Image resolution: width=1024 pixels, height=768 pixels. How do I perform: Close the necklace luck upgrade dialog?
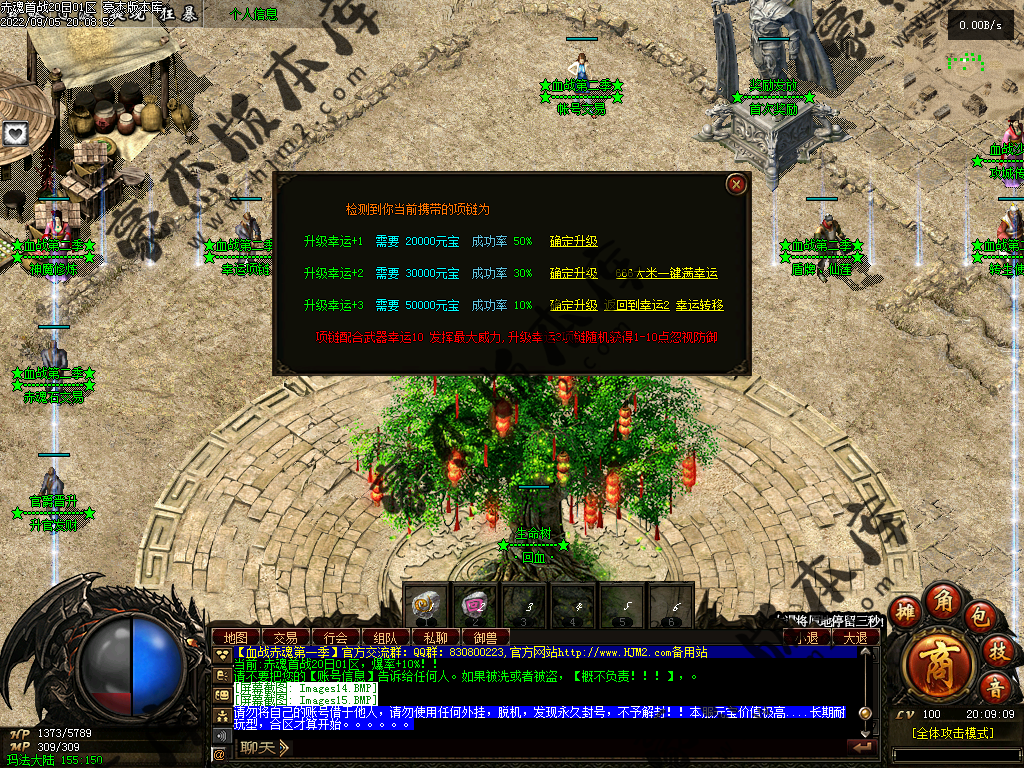coord(736,184)
